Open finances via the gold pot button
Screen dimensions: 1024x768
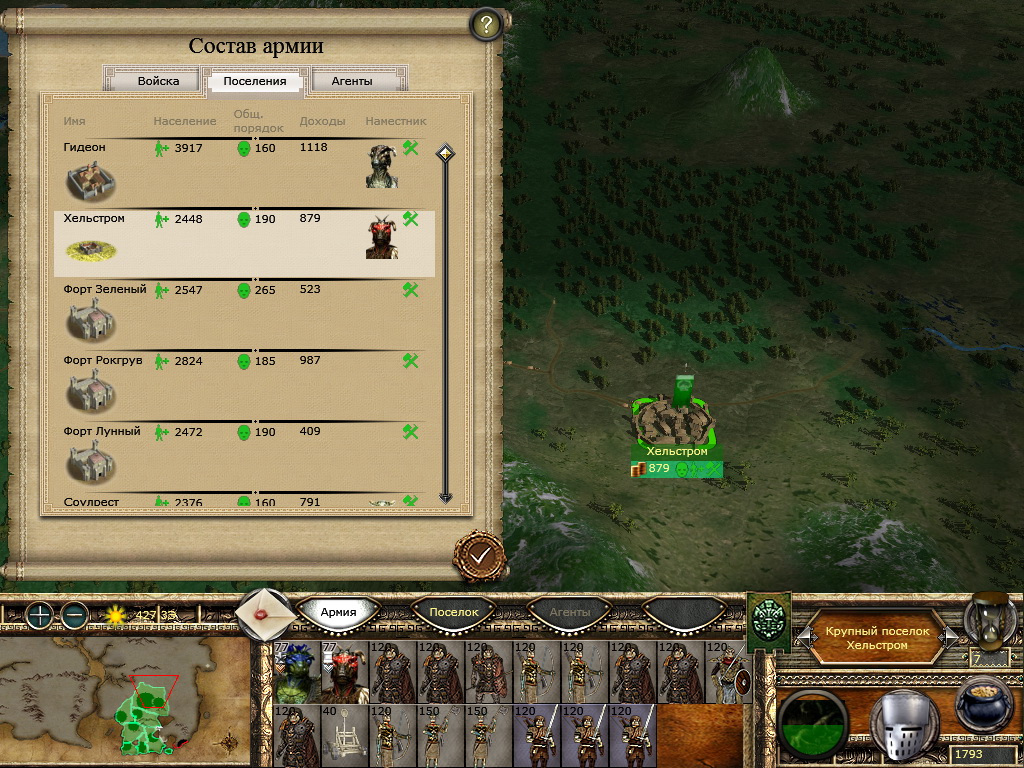pyautogui.click(x=984, y=707)
